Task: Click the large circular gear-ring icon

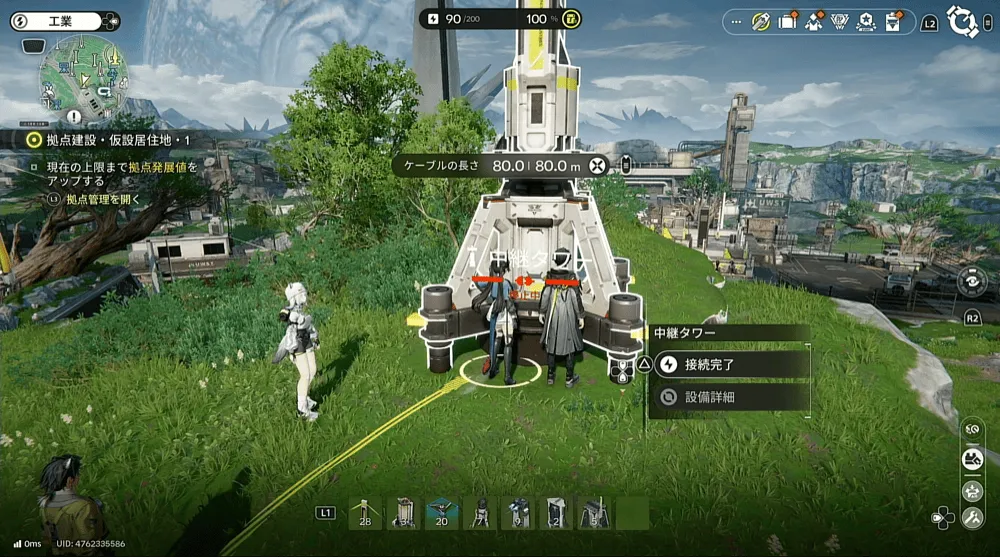Action: coord(963,21)
